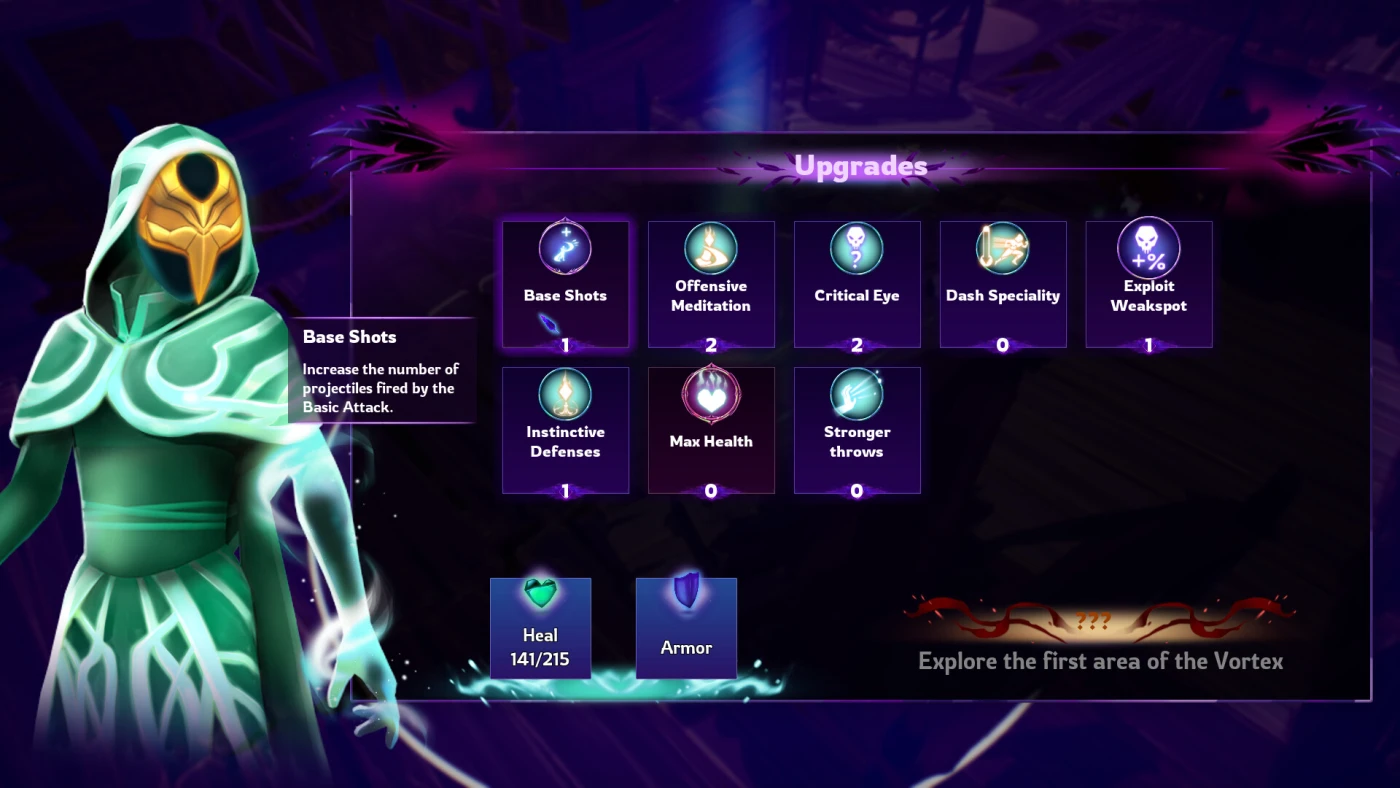Click the Heal 141/215 button
1400x788 pixels.
point(540,628)
